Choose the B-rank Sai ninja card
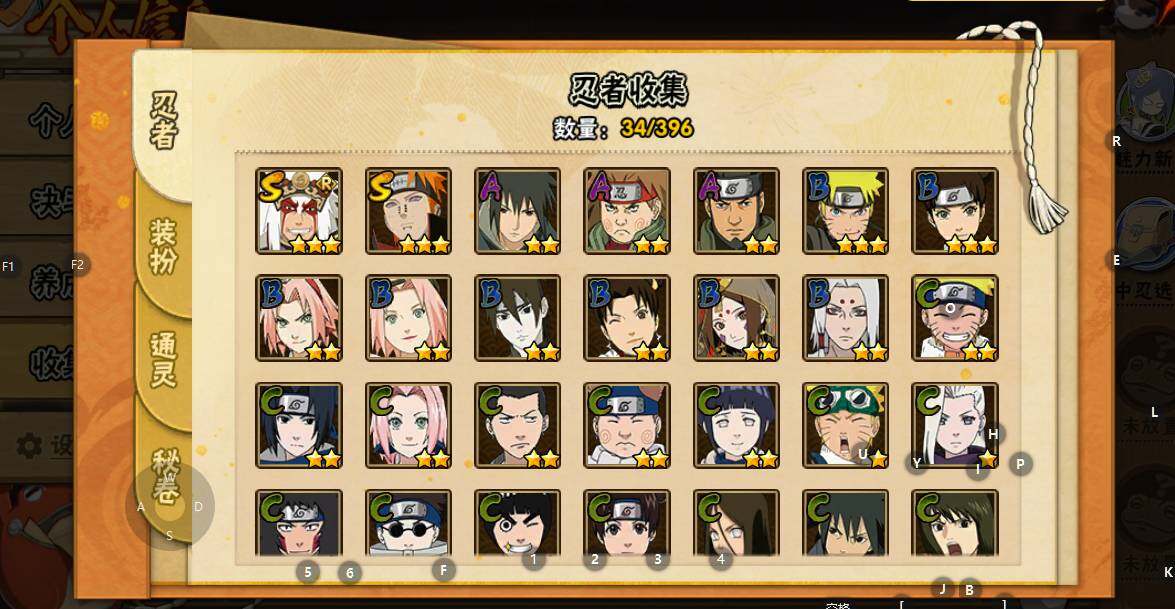The height and width of the screenshot is (609, 1175). [x=517, y=318]
